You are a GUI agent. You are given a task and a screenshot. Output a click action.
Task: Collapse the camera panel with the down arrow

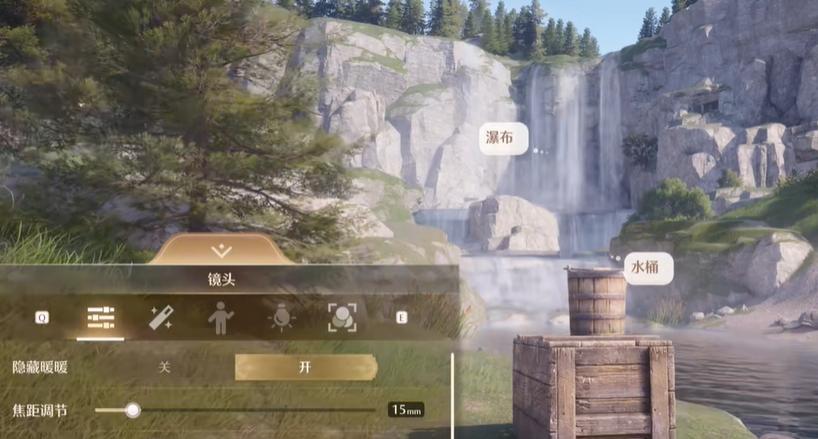[222, 250]
